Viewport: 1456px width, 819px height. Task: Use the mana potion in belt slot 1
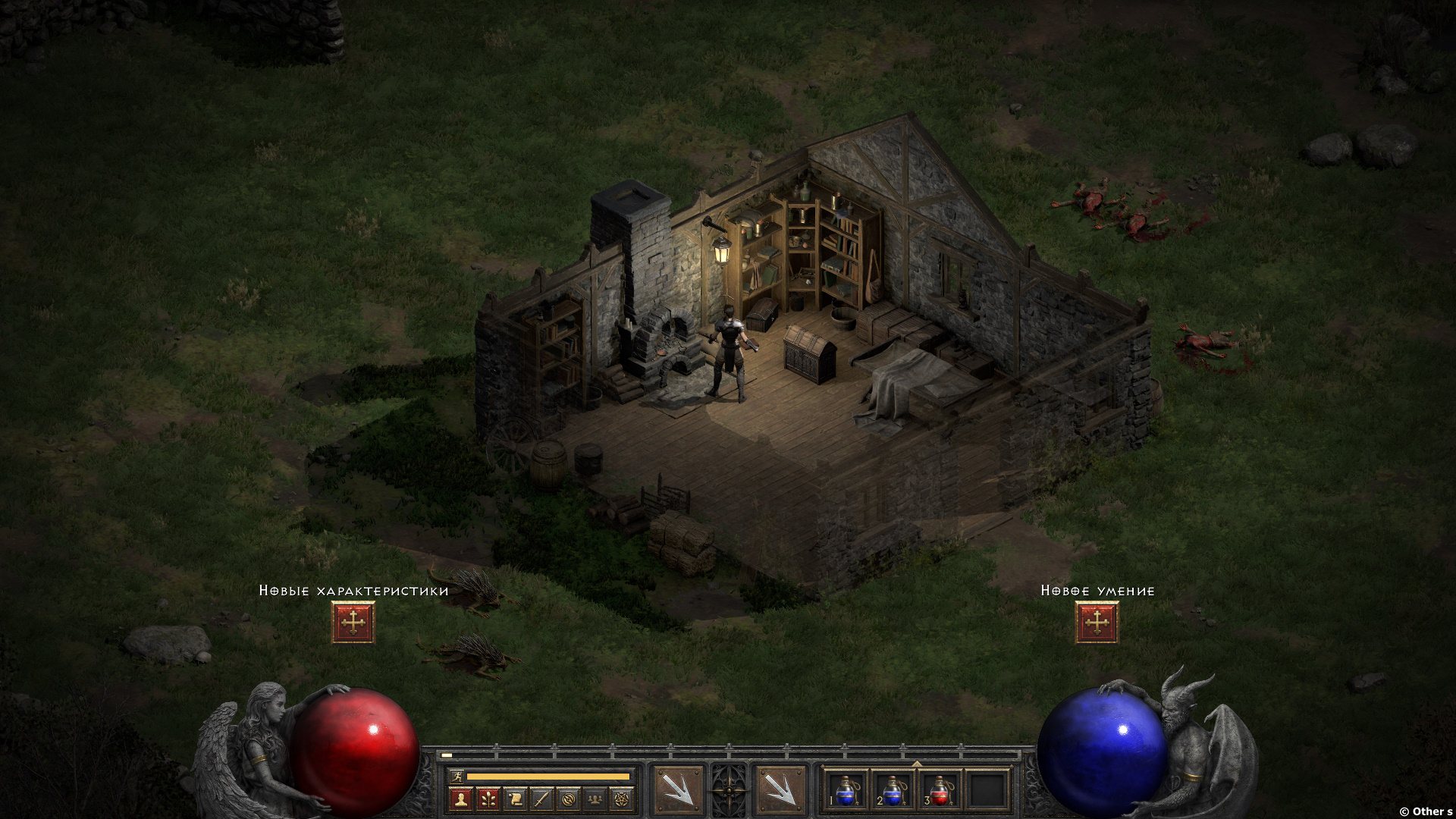pos(846,792)
